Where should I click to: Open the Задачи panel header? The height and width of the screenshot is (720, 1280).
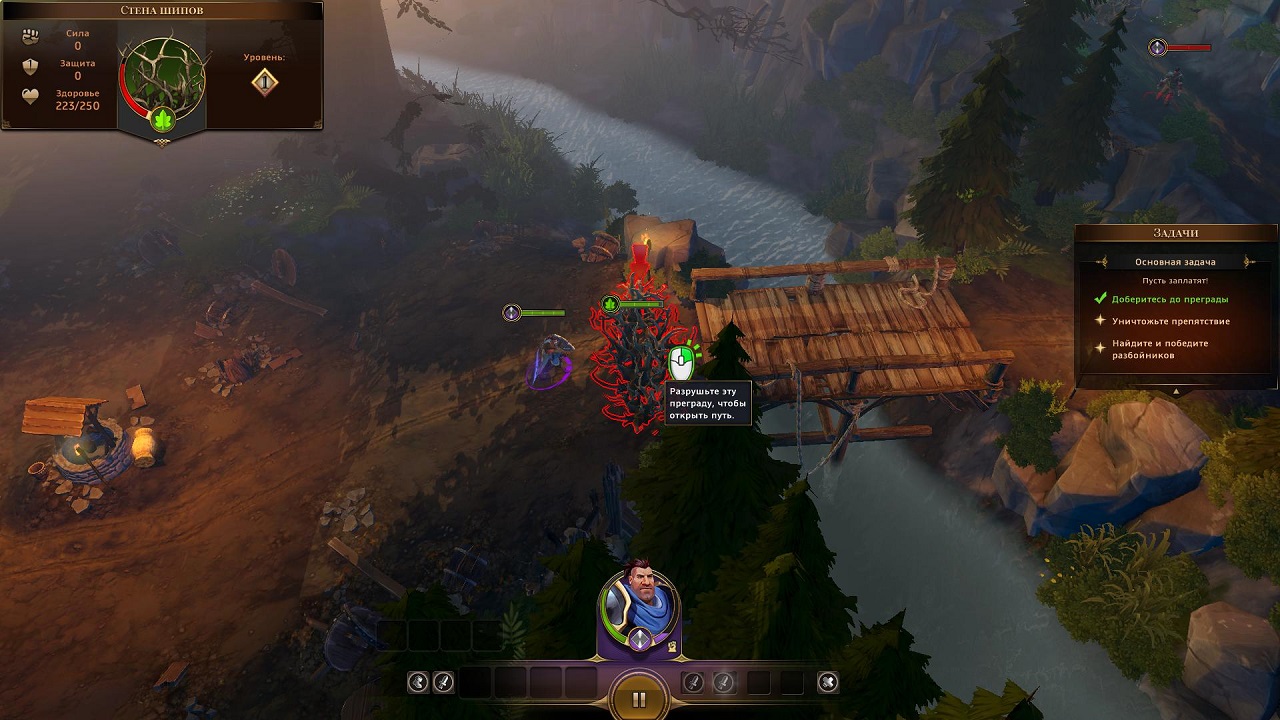(1175, 233)
